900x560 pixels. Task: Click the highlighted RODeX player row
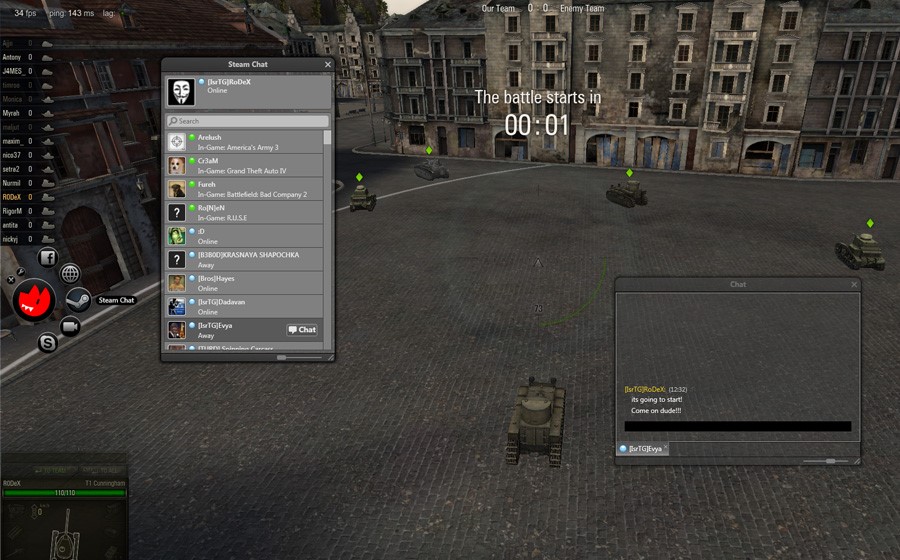coord(13,198)
